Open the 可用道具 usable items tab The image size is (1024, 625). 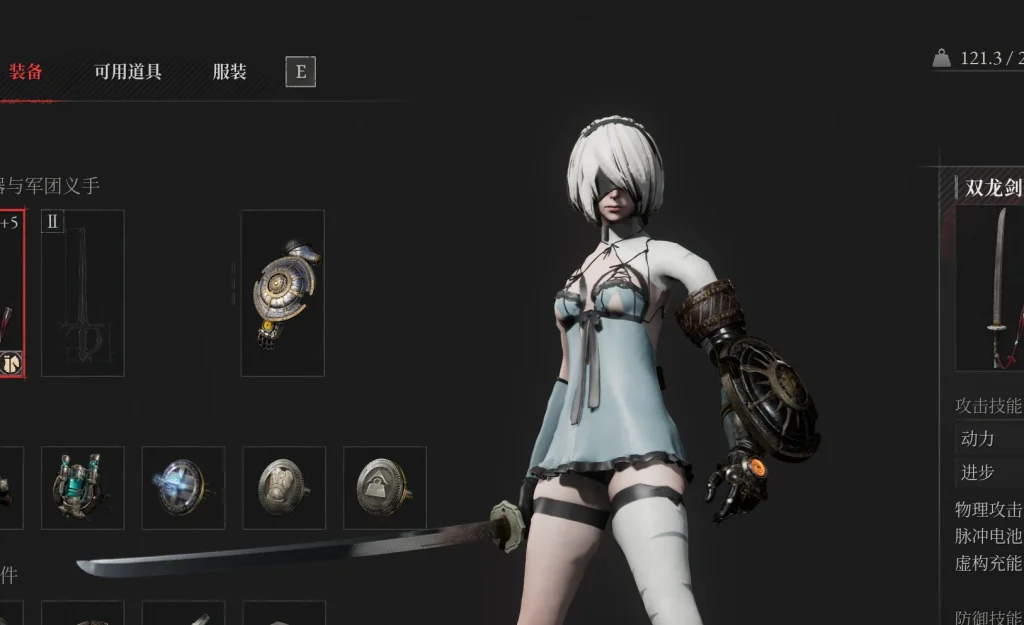128,72
